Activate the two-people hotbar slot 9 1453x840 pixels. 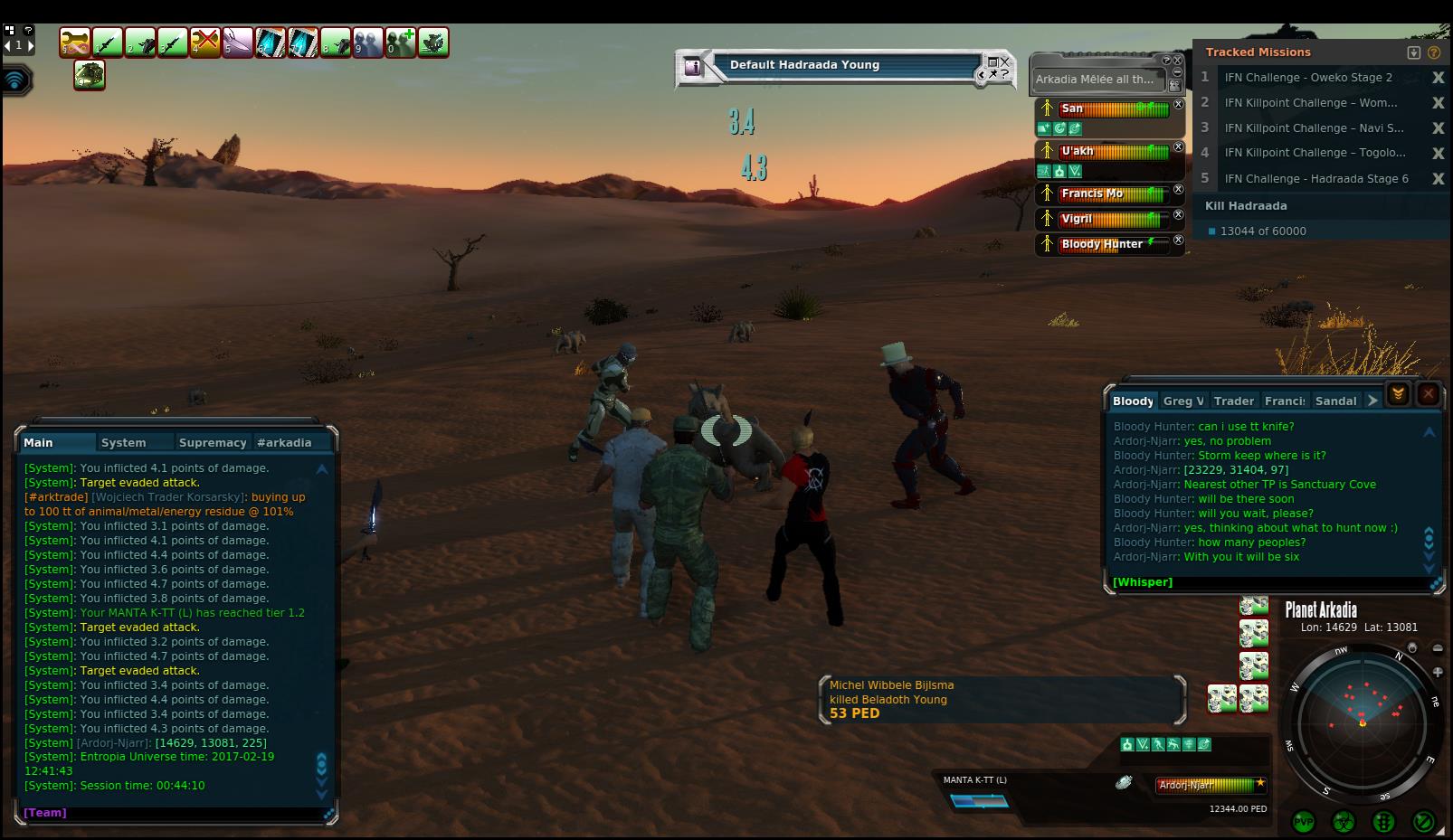point(368,42)
